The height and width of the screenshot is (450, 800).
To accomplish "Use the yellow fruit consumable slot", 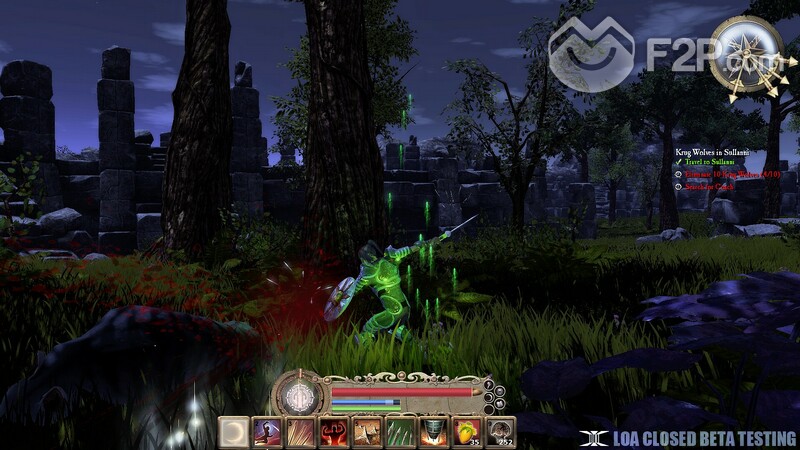I will point(466,431).
